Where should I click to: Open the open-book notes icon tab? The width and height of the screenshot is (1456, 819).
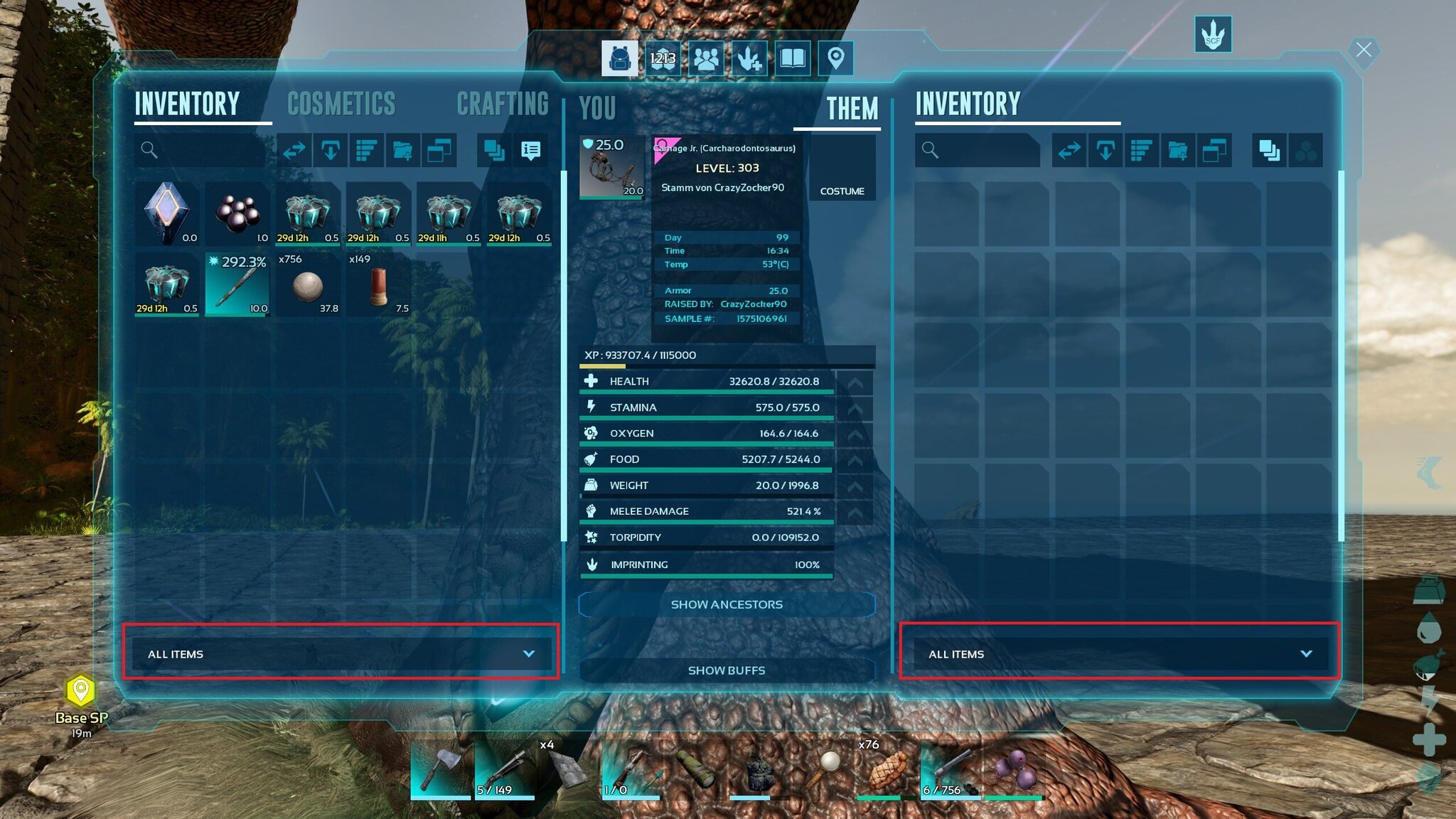(x=792, y=58)
